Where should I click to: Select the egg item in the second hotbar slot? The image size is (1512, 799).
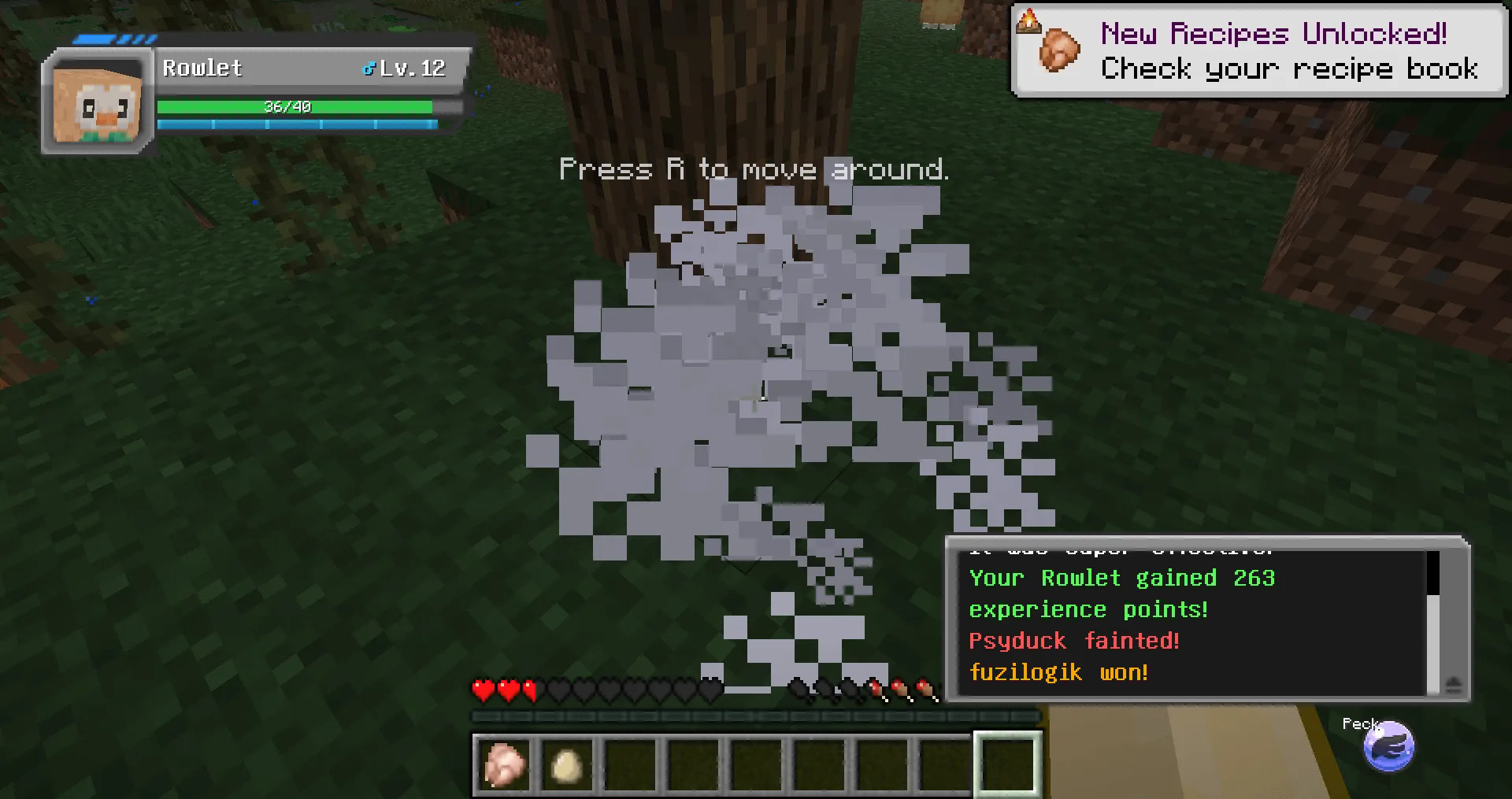tap(566, 764)
